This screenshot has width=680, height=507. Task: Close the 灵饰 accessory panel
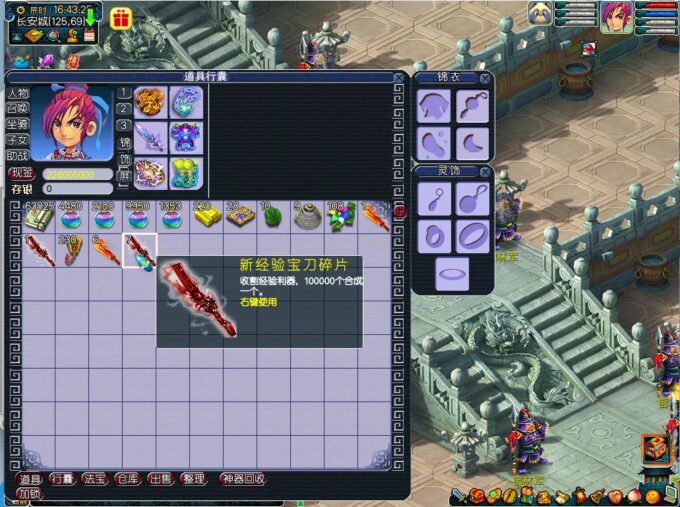tap(485, 171)
